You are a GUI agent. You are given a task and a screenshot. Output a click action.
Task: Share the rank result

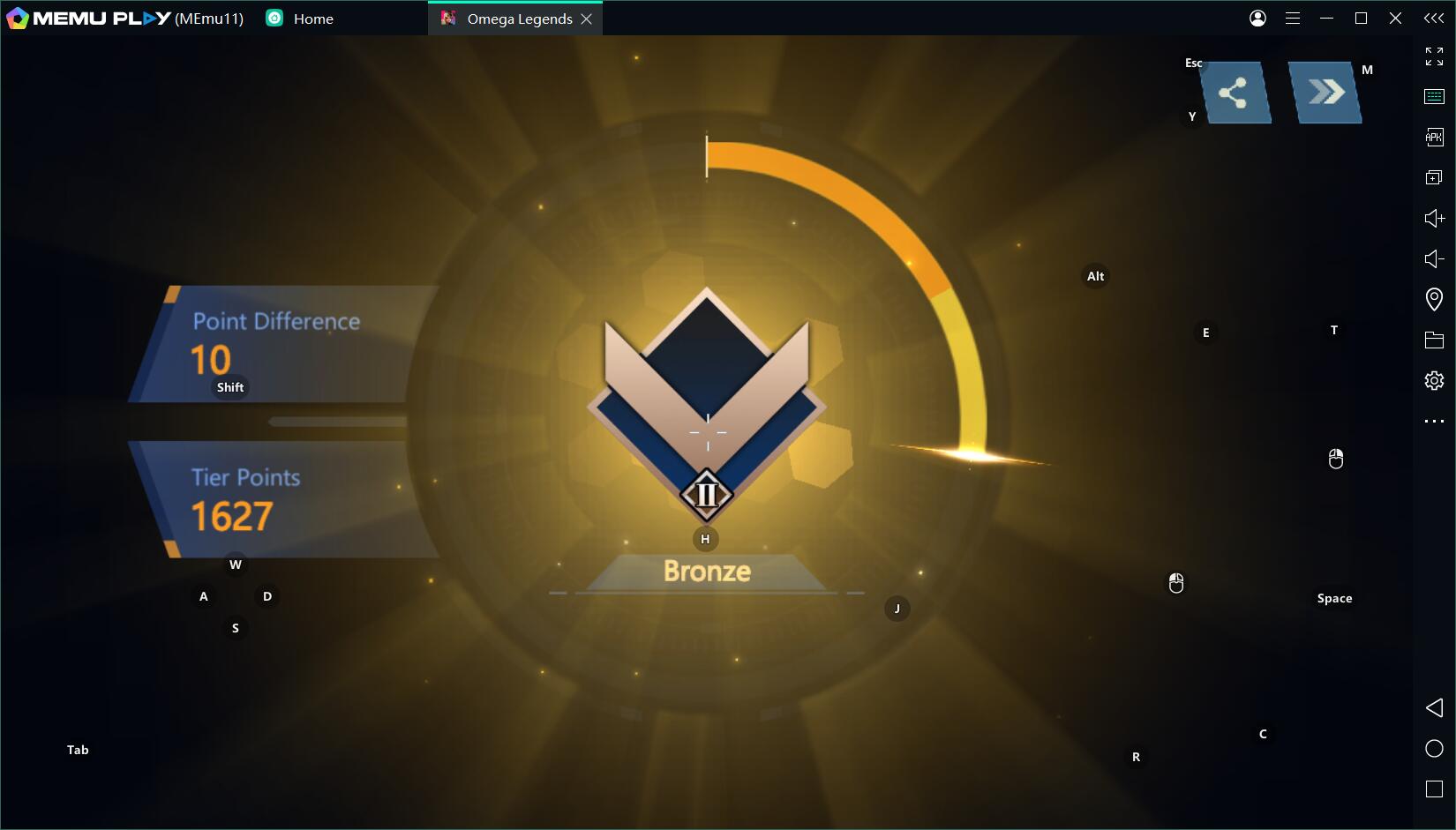coord(1233,93)
